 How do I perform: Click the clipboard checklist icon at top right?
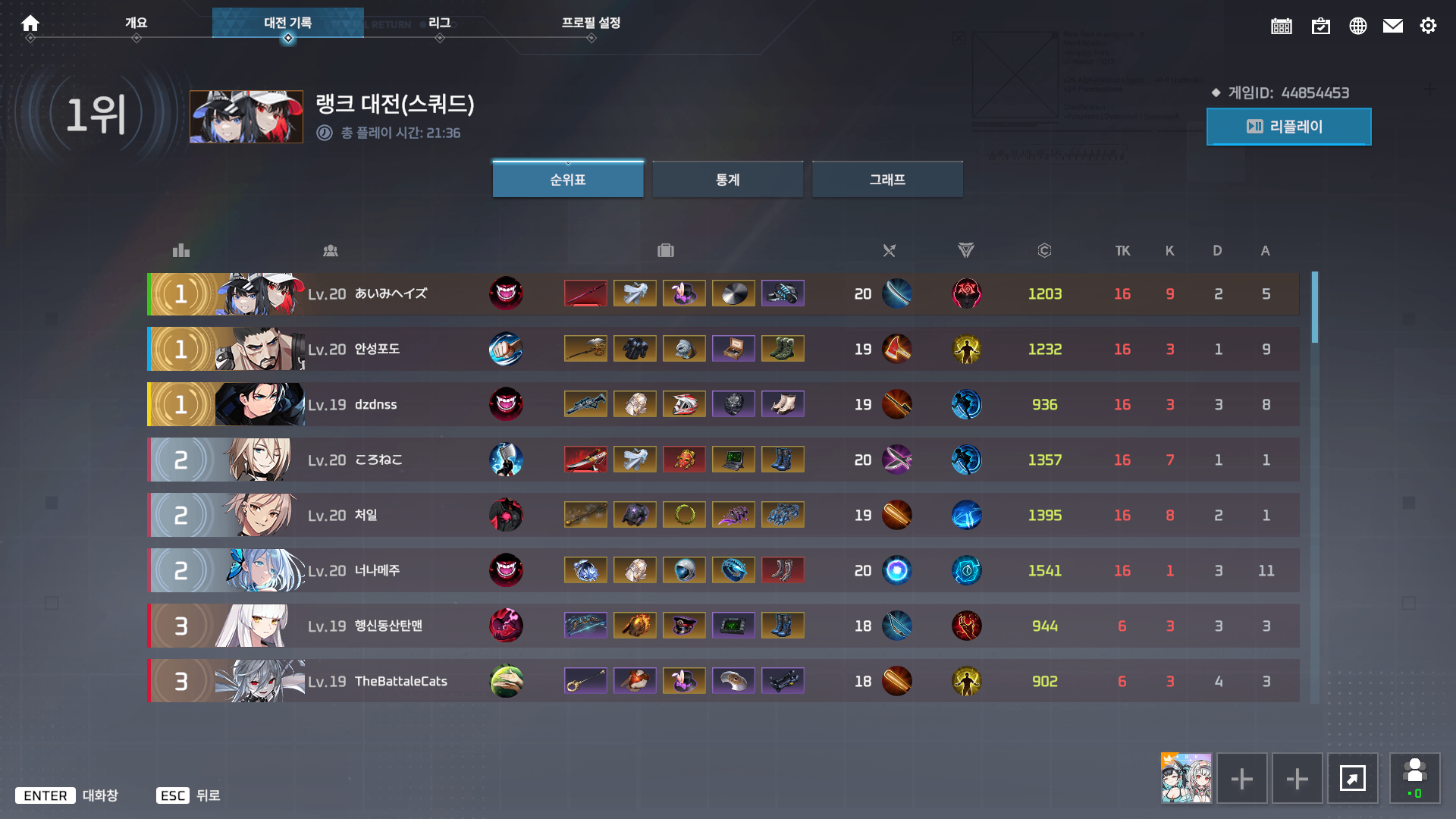pos(1320,25)
